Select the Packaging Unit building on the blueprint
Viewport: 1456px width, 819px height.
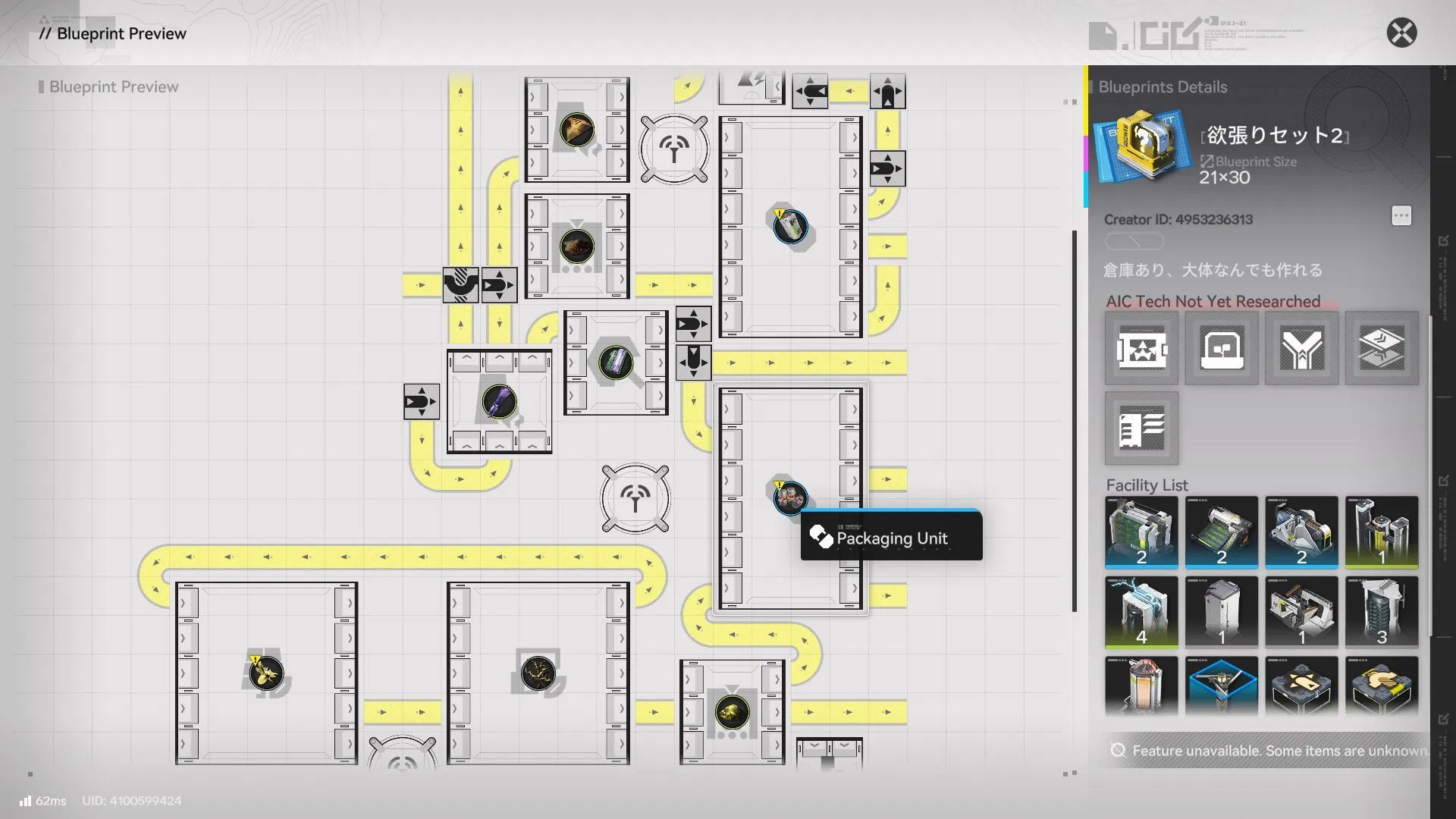(x=790, y=497)
